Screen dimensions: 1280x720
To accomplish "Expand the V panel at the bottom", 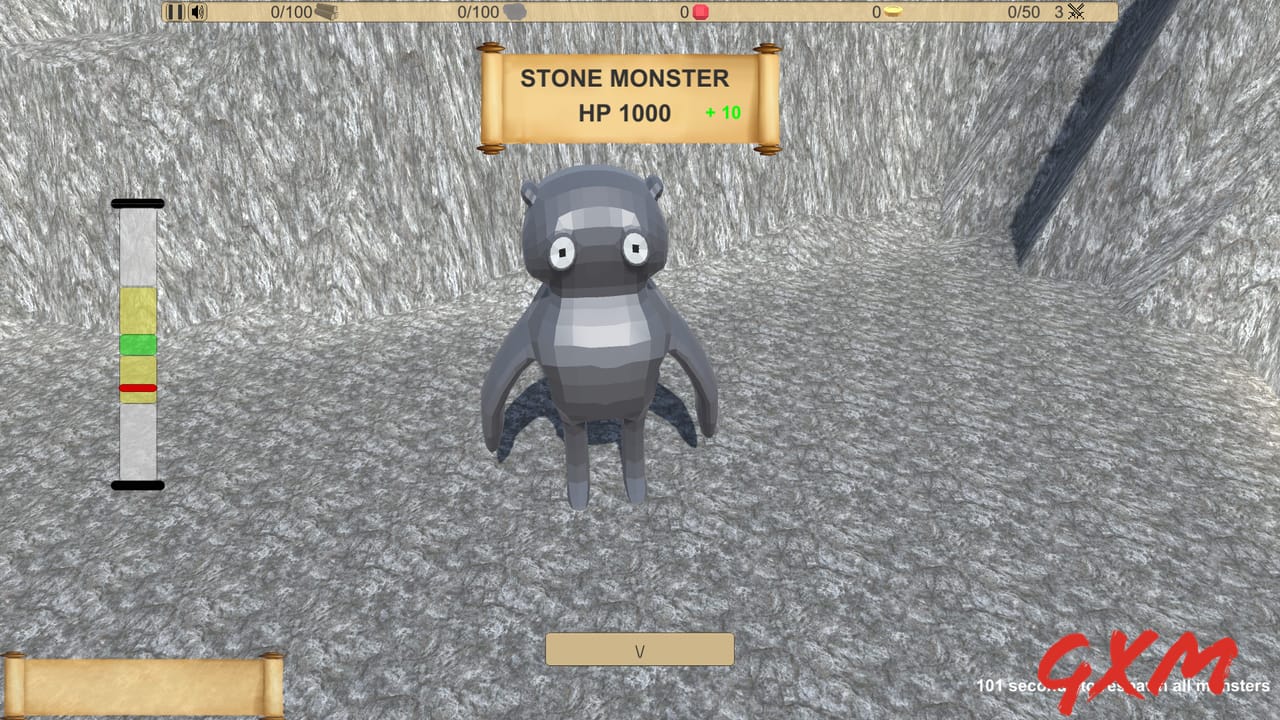I will [639, 649].
